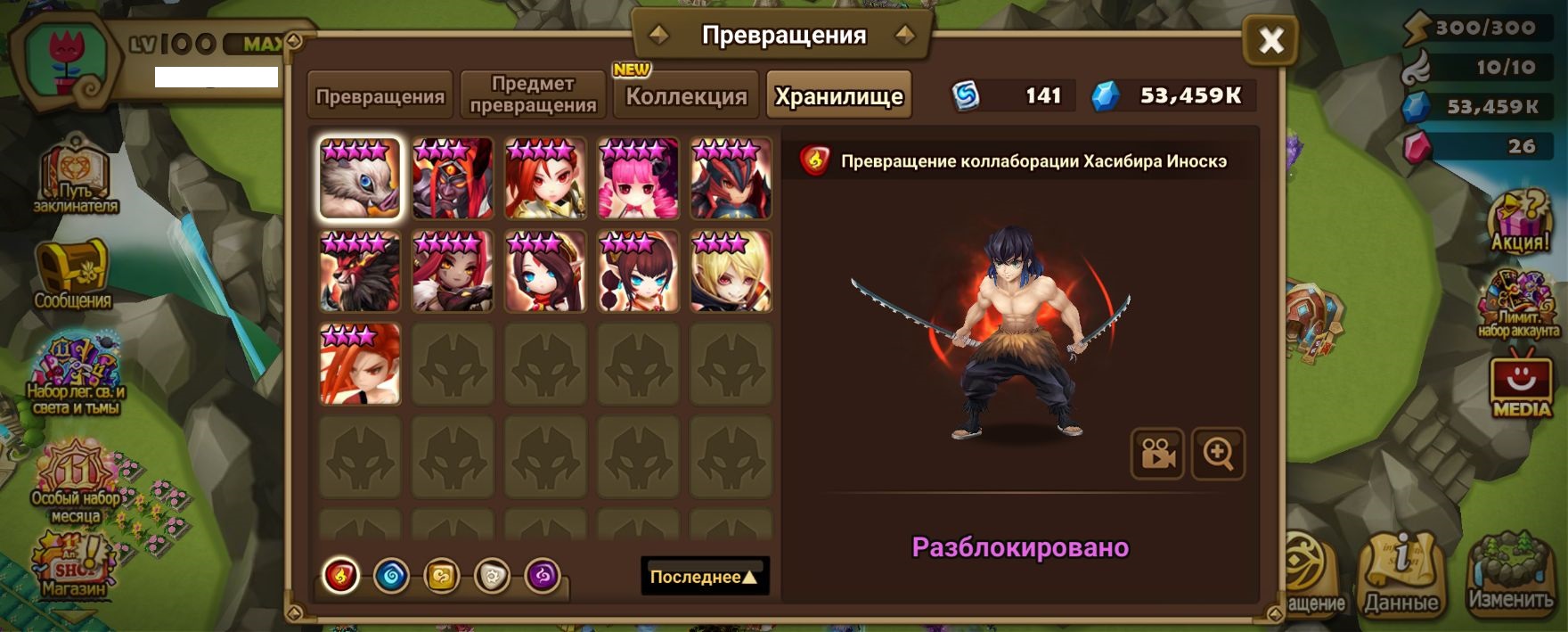This screenshot has height=632, width=1568.
Task: Select the Хранилище tab
Action: (838, 96)
